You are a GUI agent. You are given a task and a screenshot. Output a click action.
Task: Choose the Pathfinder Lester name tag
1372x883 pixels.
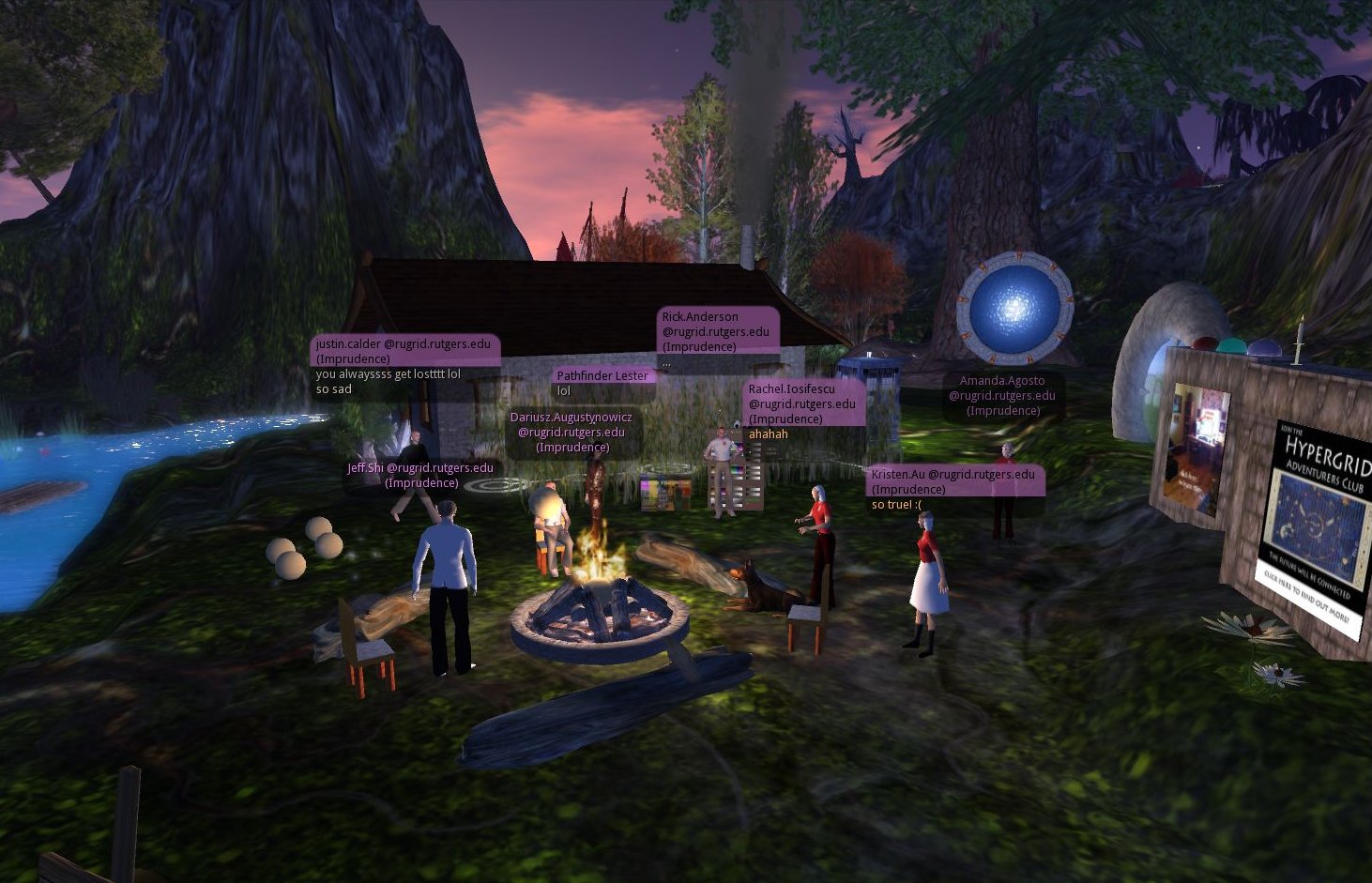(602, 375)
